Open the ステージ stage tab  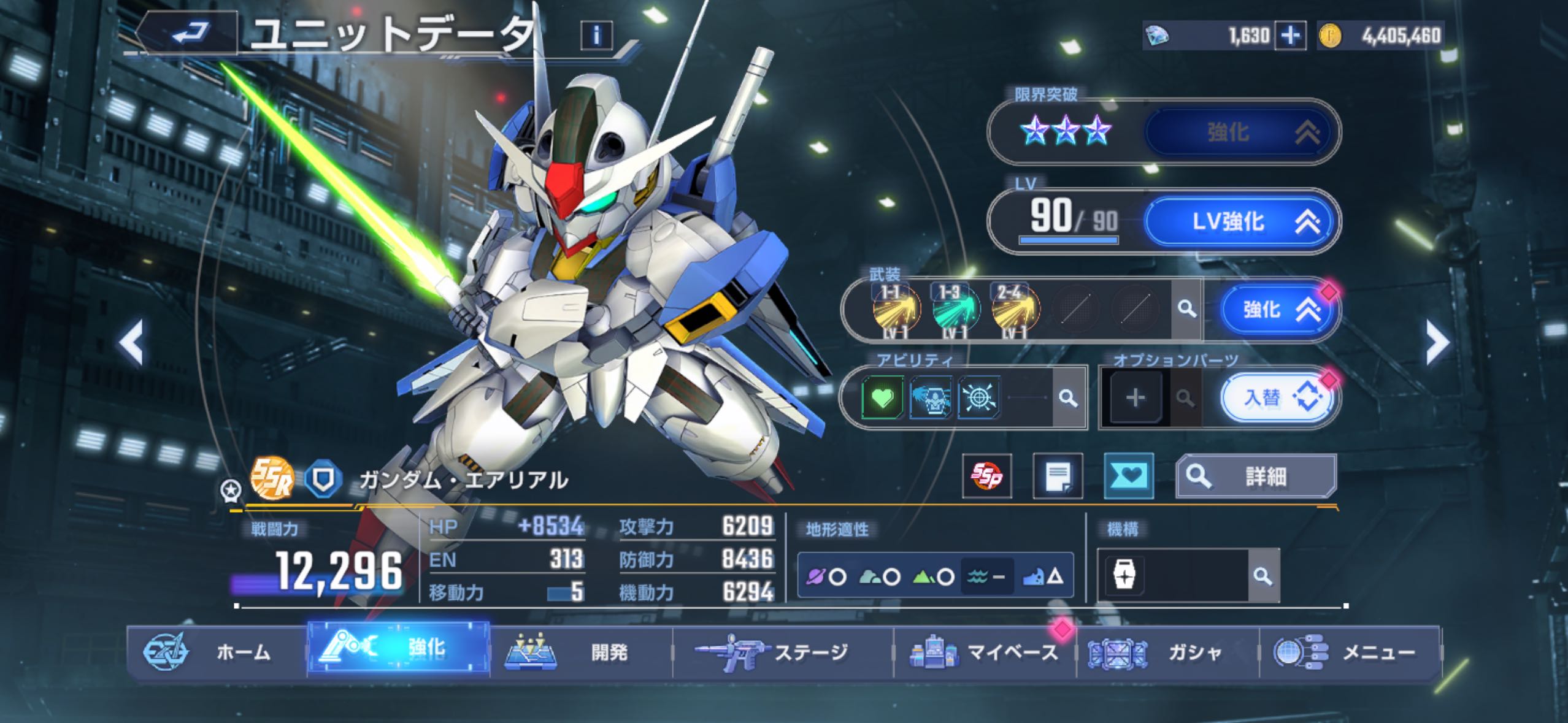tap(782, 652)
